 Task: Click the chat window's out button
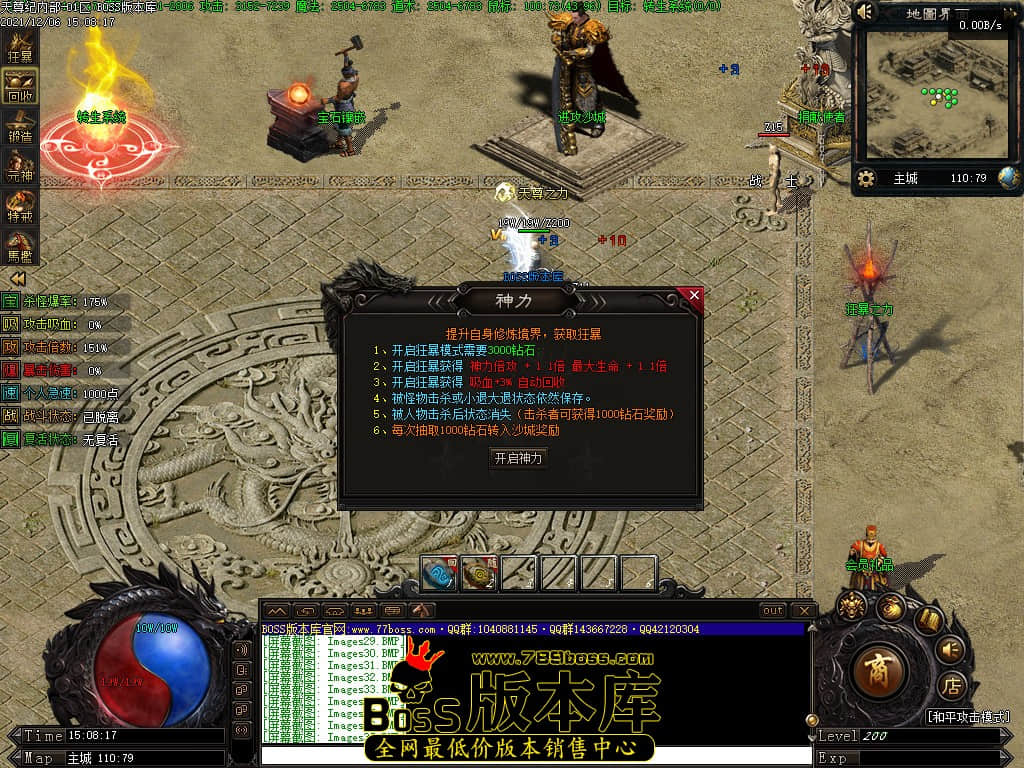(x=772, y=610)
